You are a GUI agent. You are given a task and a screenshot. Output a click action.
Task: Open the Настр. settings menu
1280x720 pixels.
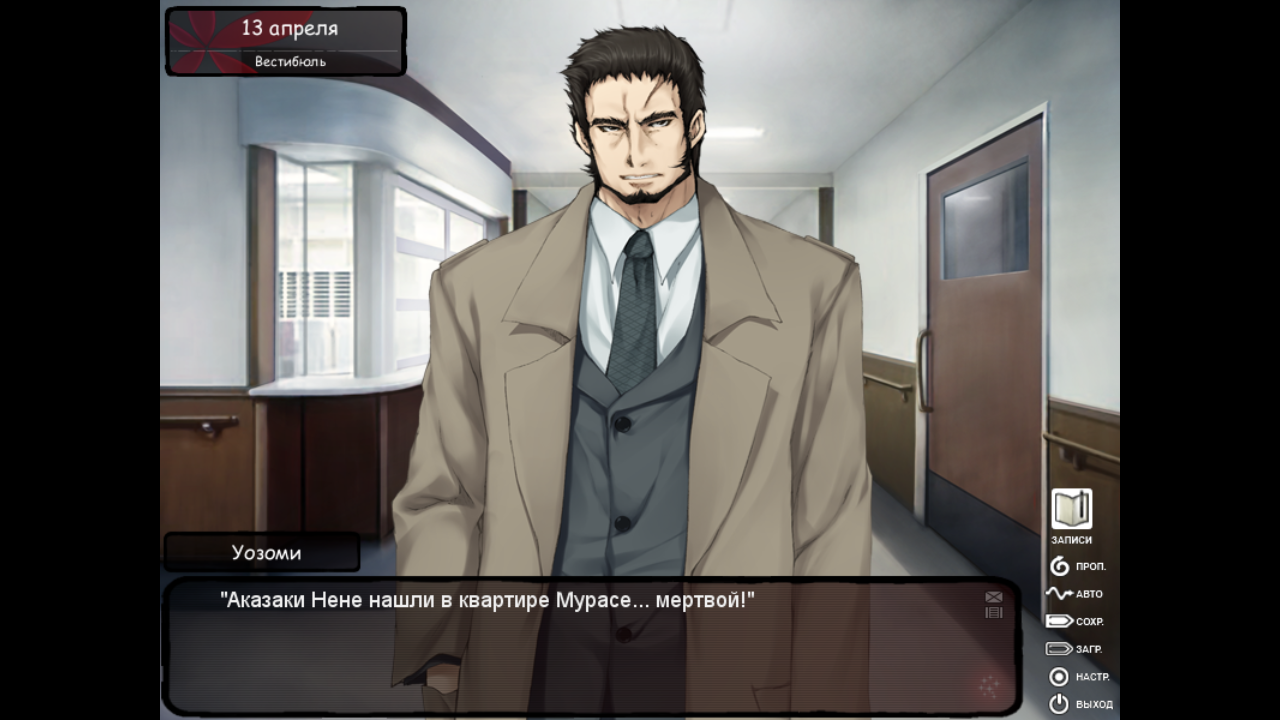click(x=1077, y=677)
